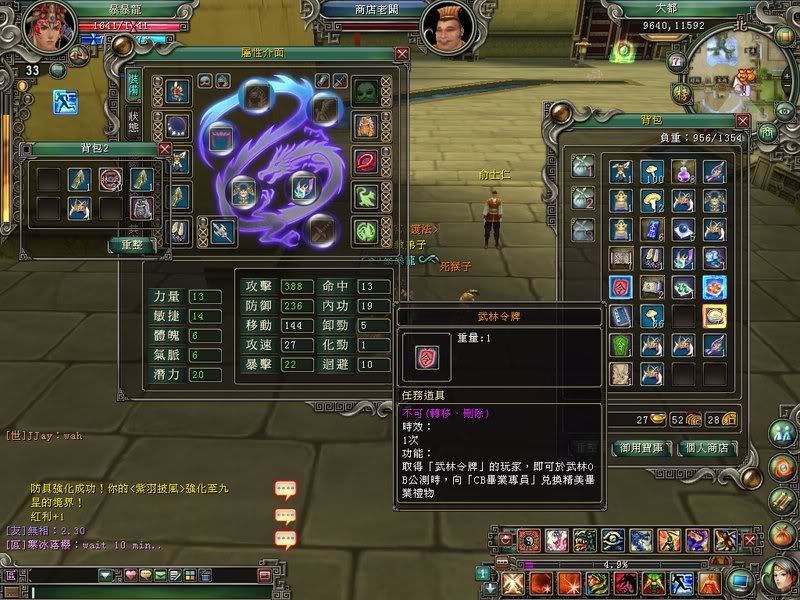Select the purple potion flask item

[683, 172]
